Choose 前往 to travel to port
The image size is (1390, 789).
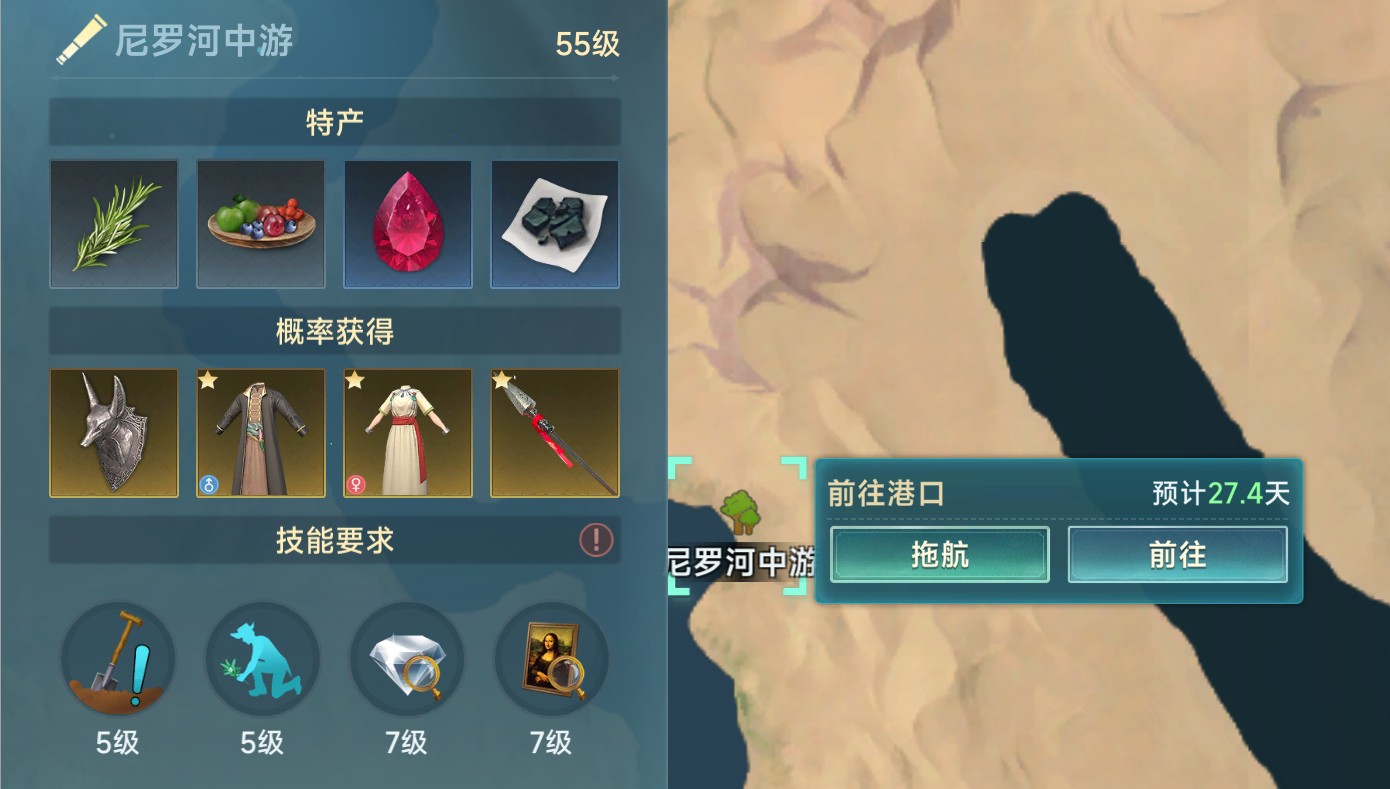(1177, 555)
